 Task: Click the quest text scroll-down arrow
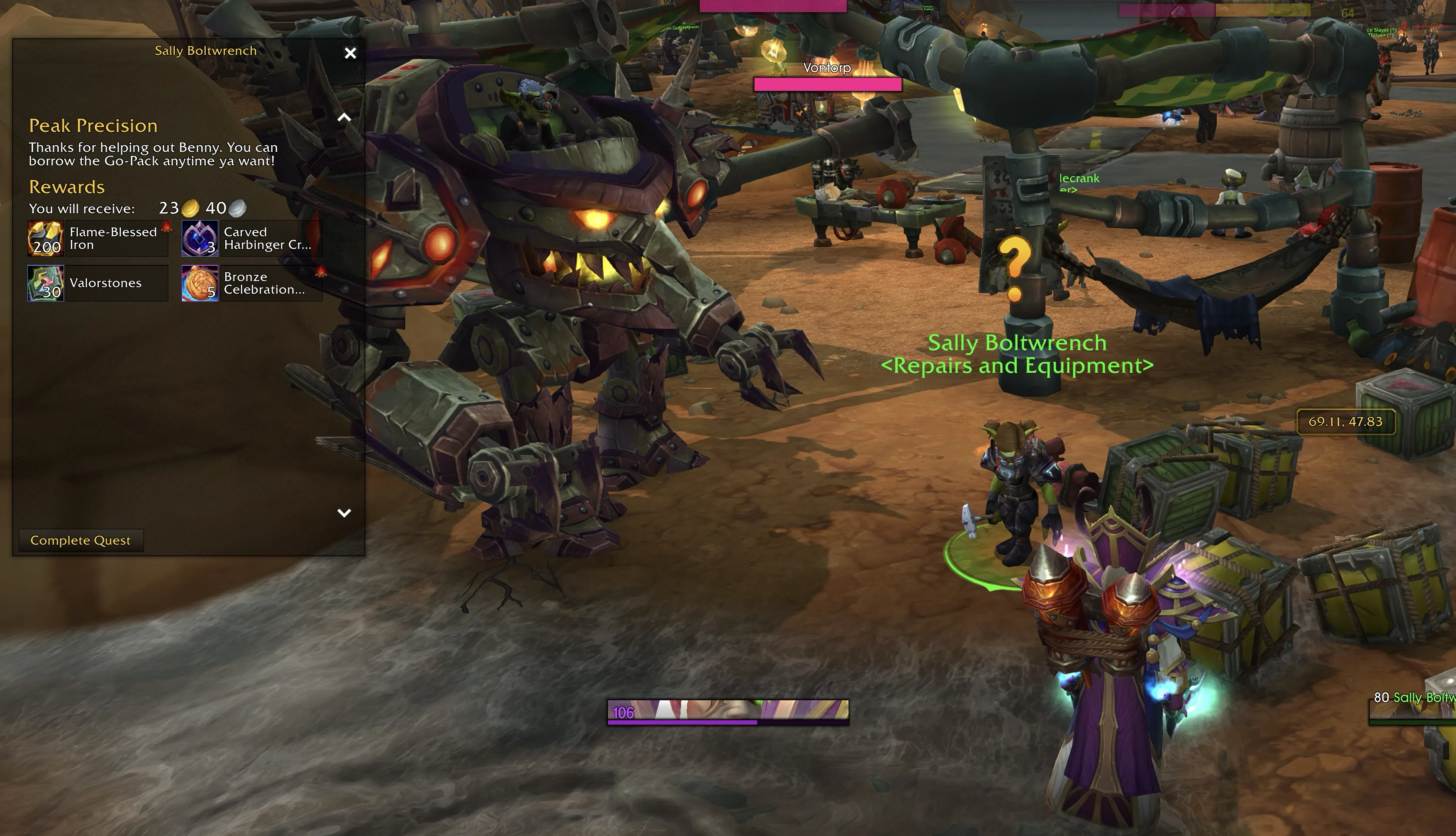tap(344, 513)
